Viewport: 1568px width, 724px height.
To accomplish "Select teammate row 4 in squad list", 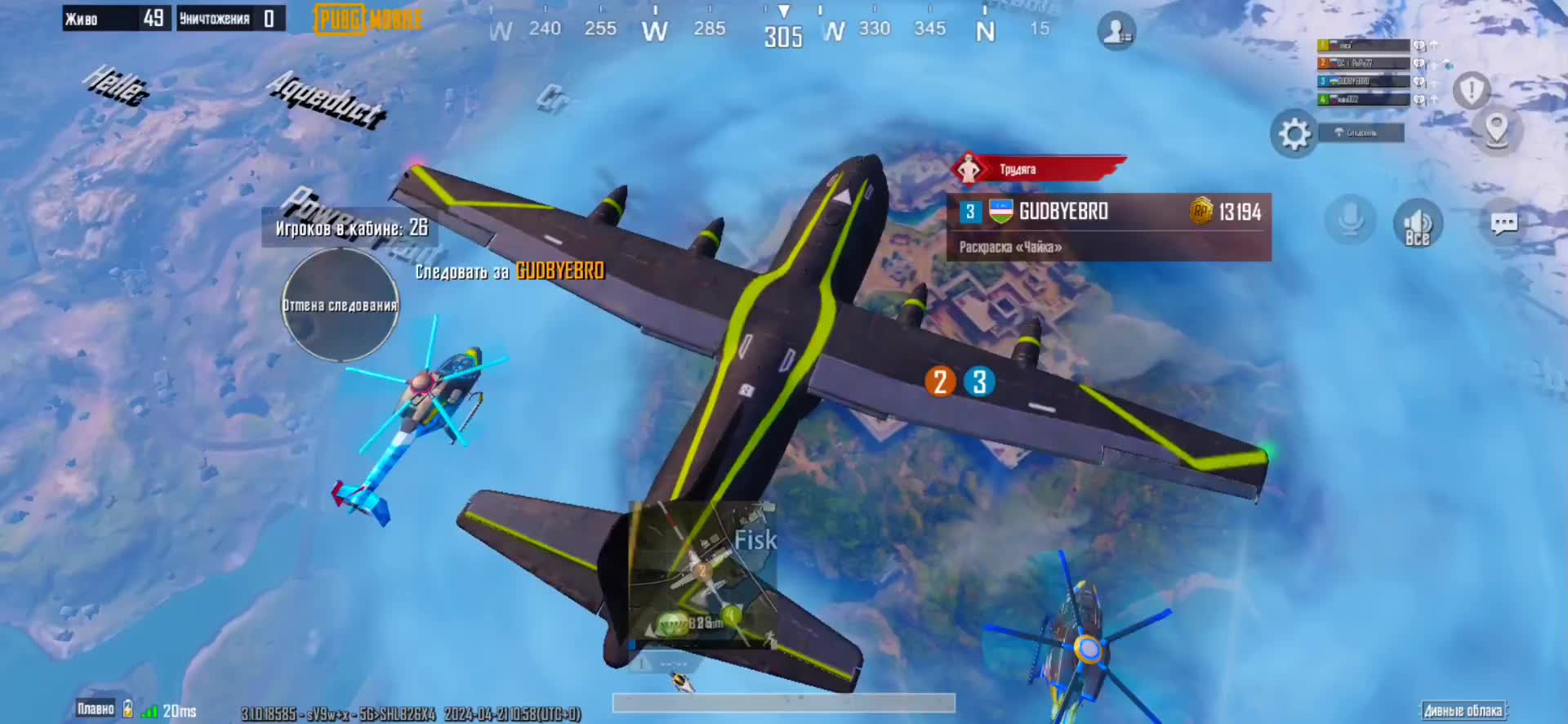I will pyautogui.click(x=1363, y=99).
